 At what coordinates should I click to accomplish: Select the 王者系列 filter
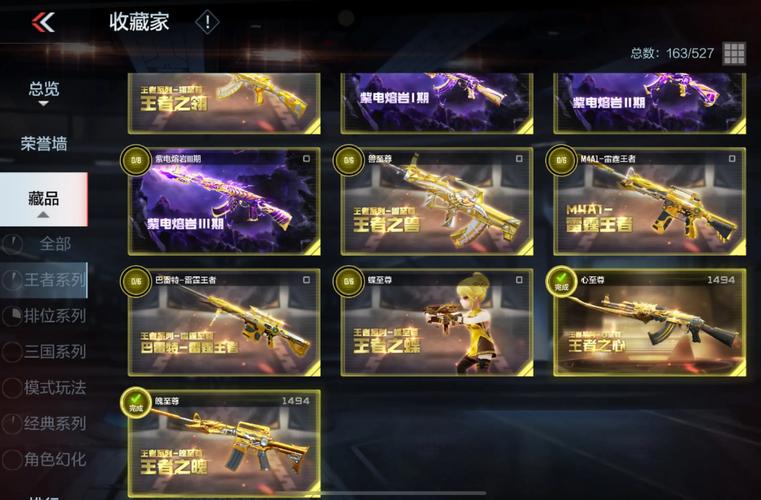(55, 280)
